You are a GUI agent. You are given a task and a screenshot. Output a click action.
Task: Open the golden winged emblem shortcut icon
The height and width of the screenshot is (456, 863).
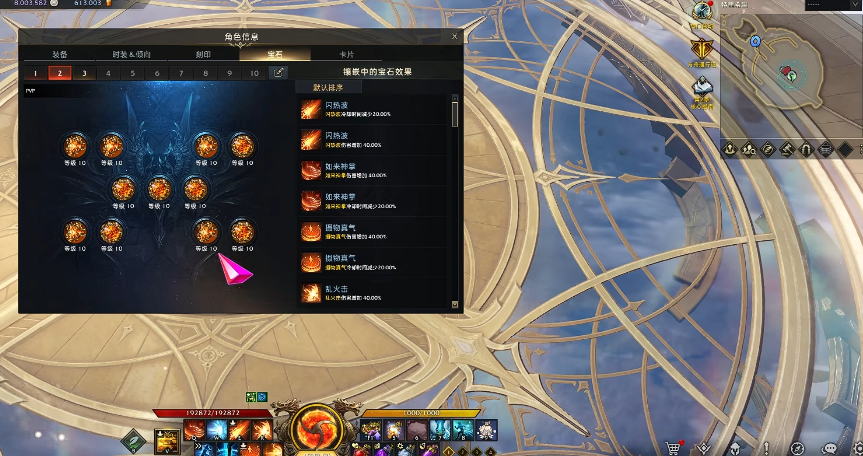click(x=704, y=48)
